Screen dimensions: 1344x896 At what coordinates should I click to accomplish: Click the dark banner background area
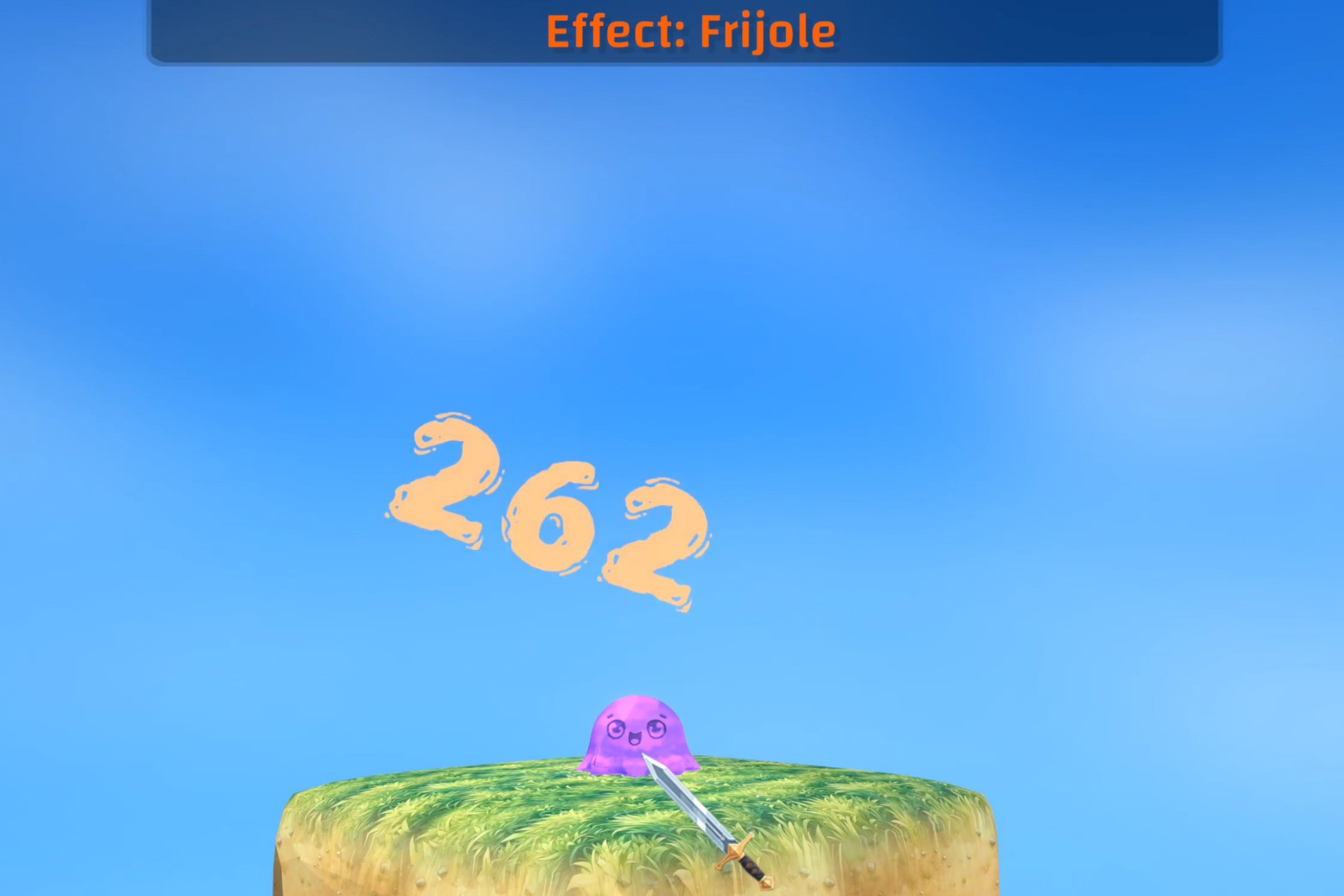click(310, 31)
